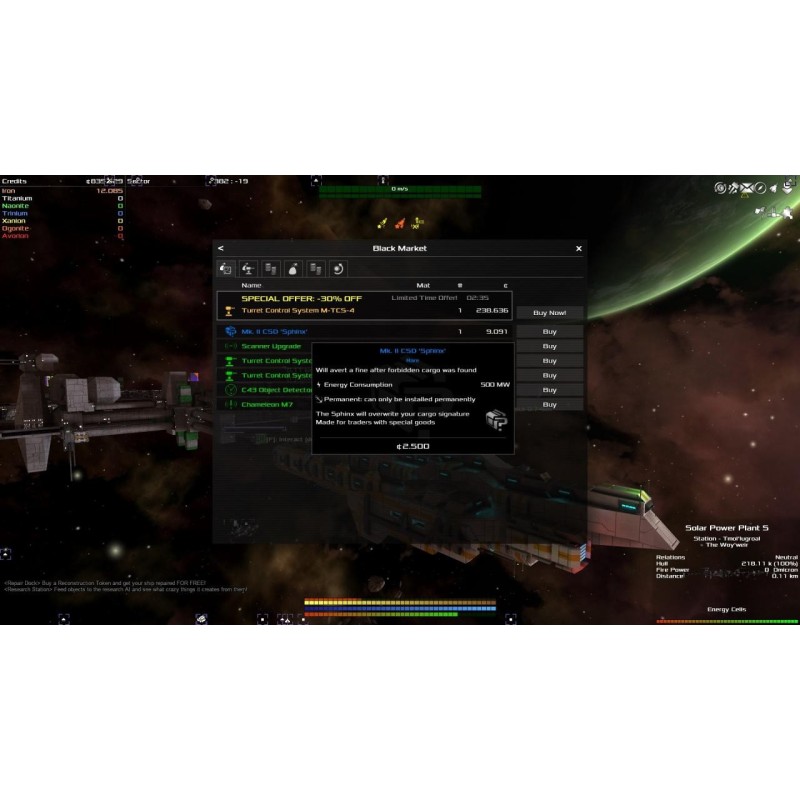The image size is (800, 800).
Task: Buy the Mk. II CSD 'Sphinx'
Action: 549,331
